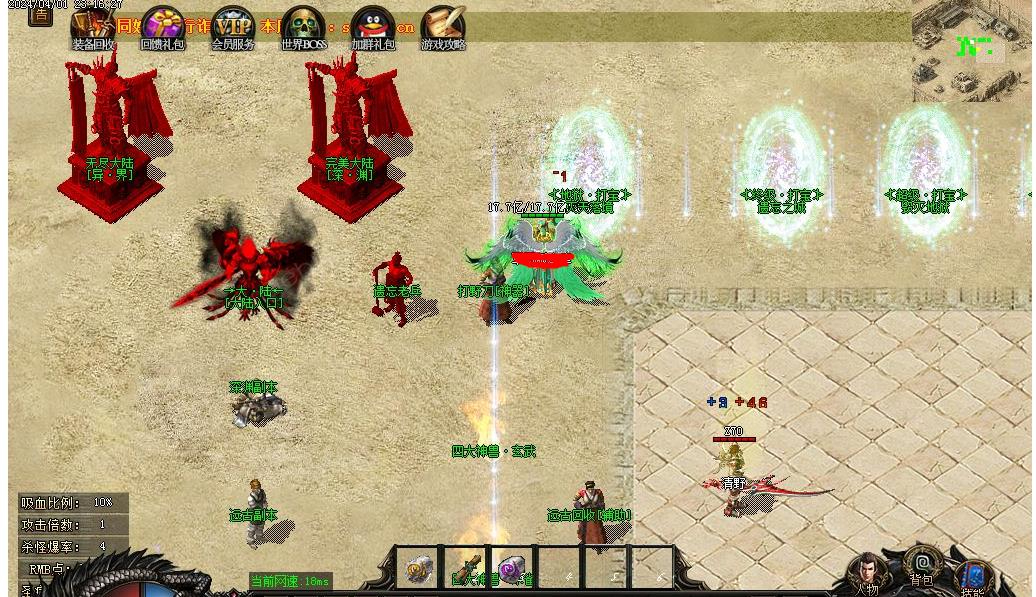Open the minimap in the corner
1036x597 pixels.
(x=970, y=50)
